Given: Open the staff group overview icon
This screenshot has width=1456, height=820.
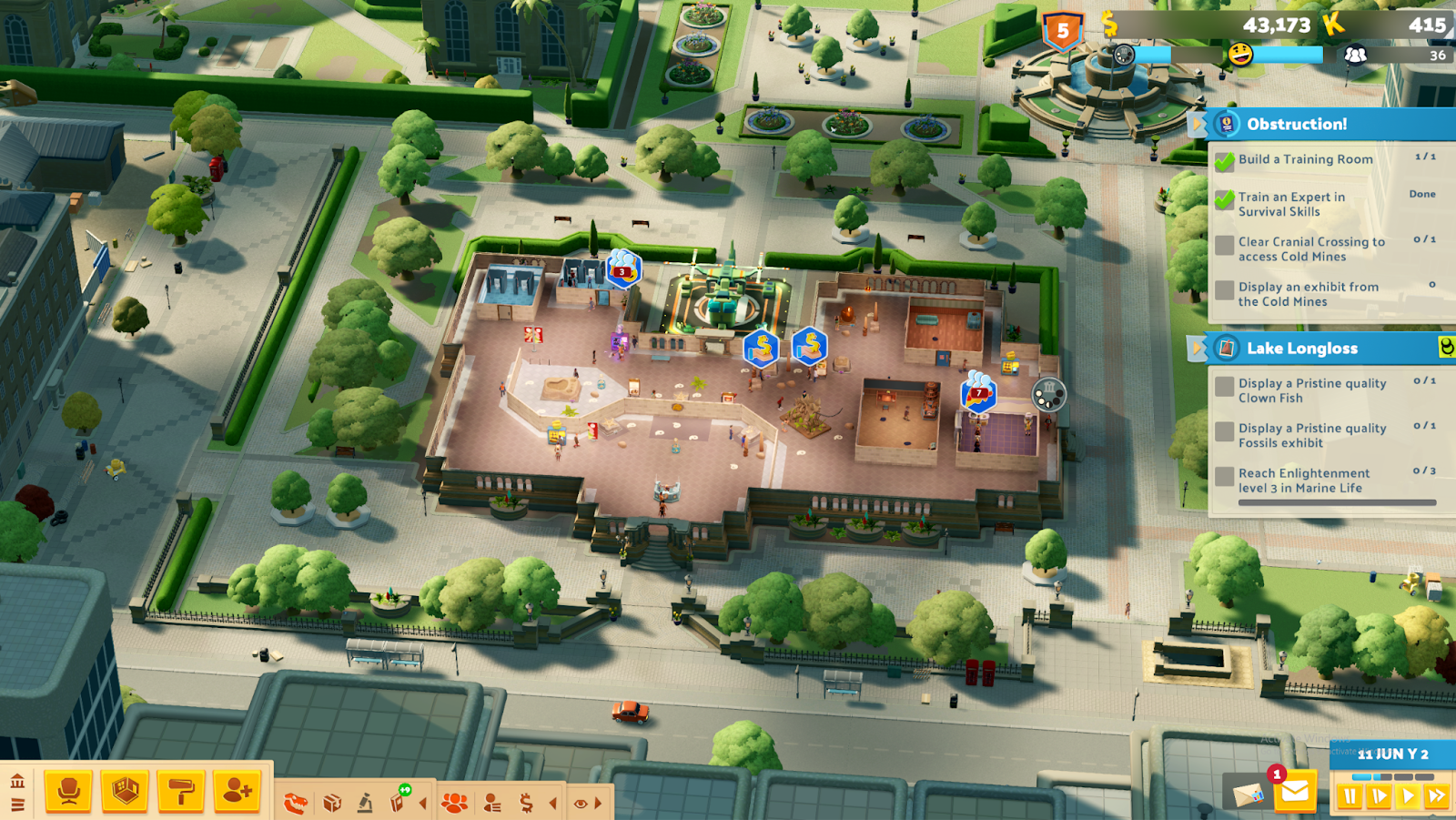Looking at the screenshot, I should pyautogui.click(x=454, y=803).
